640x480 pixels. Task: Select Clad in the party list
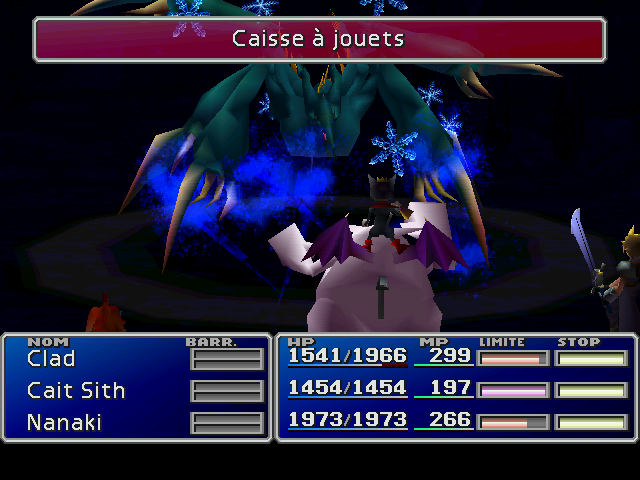click(51, 359)
